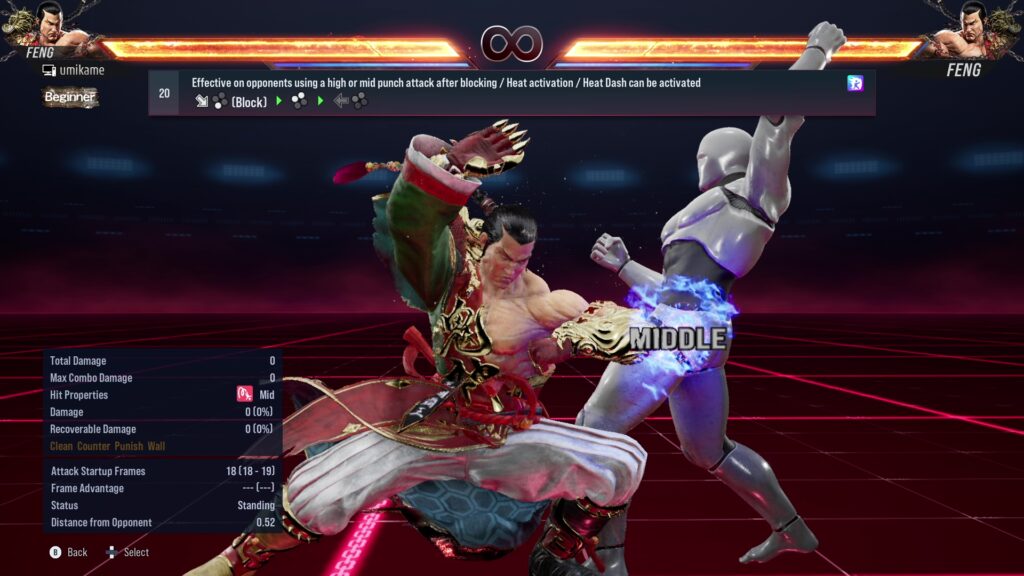1024x576 pixels.
Task: Select the move 20 punish tip row
Action: point(511,92)
